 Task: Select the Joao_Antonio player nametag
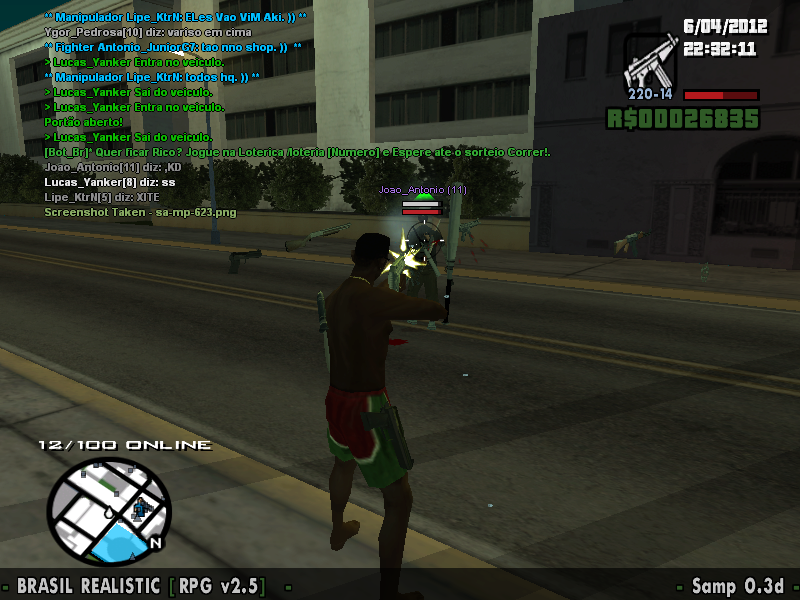click(422, 189)
